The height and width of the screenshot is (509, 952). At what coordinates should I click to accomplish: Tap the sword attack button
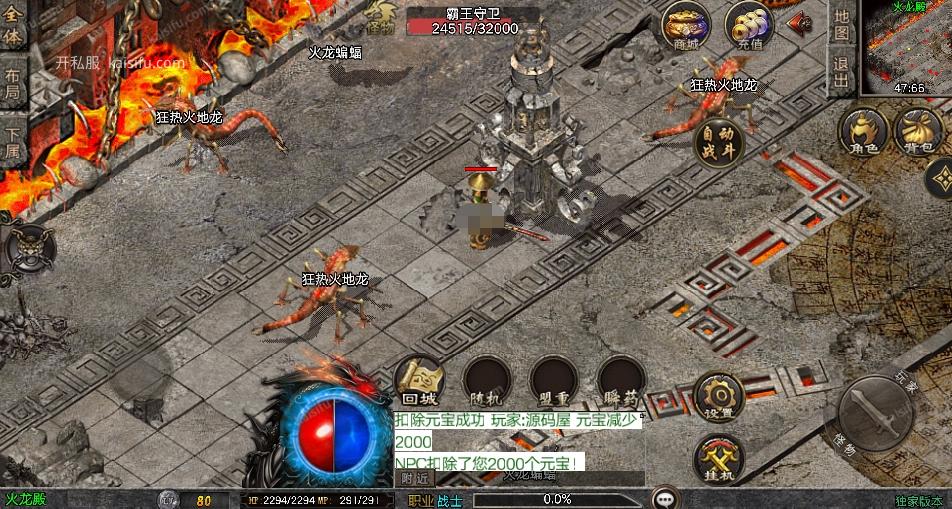click(874, 413)
